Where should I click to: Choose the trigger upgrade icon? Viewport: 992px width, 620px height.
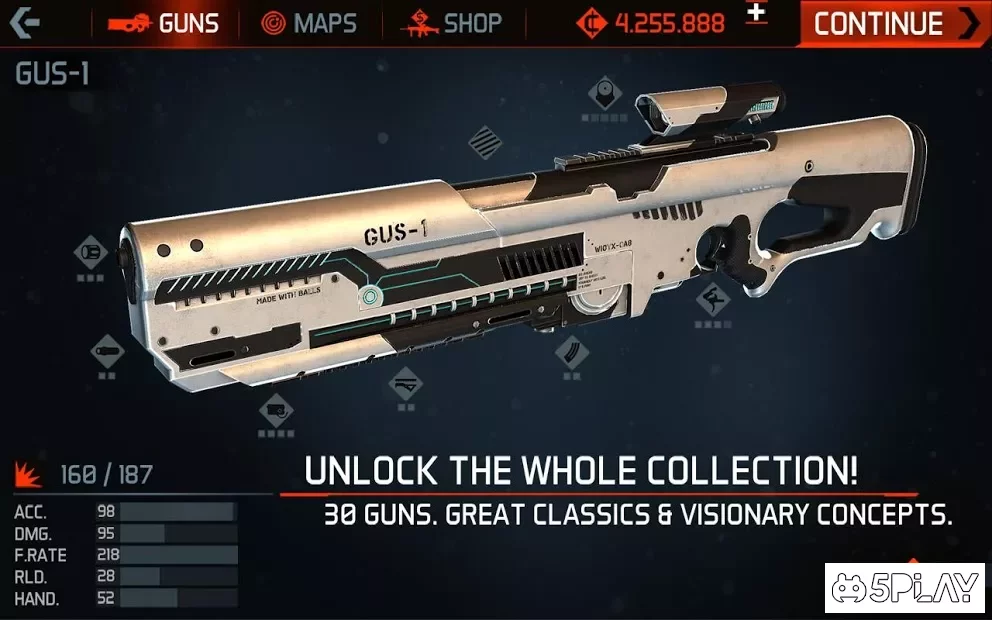click(712, 297)
